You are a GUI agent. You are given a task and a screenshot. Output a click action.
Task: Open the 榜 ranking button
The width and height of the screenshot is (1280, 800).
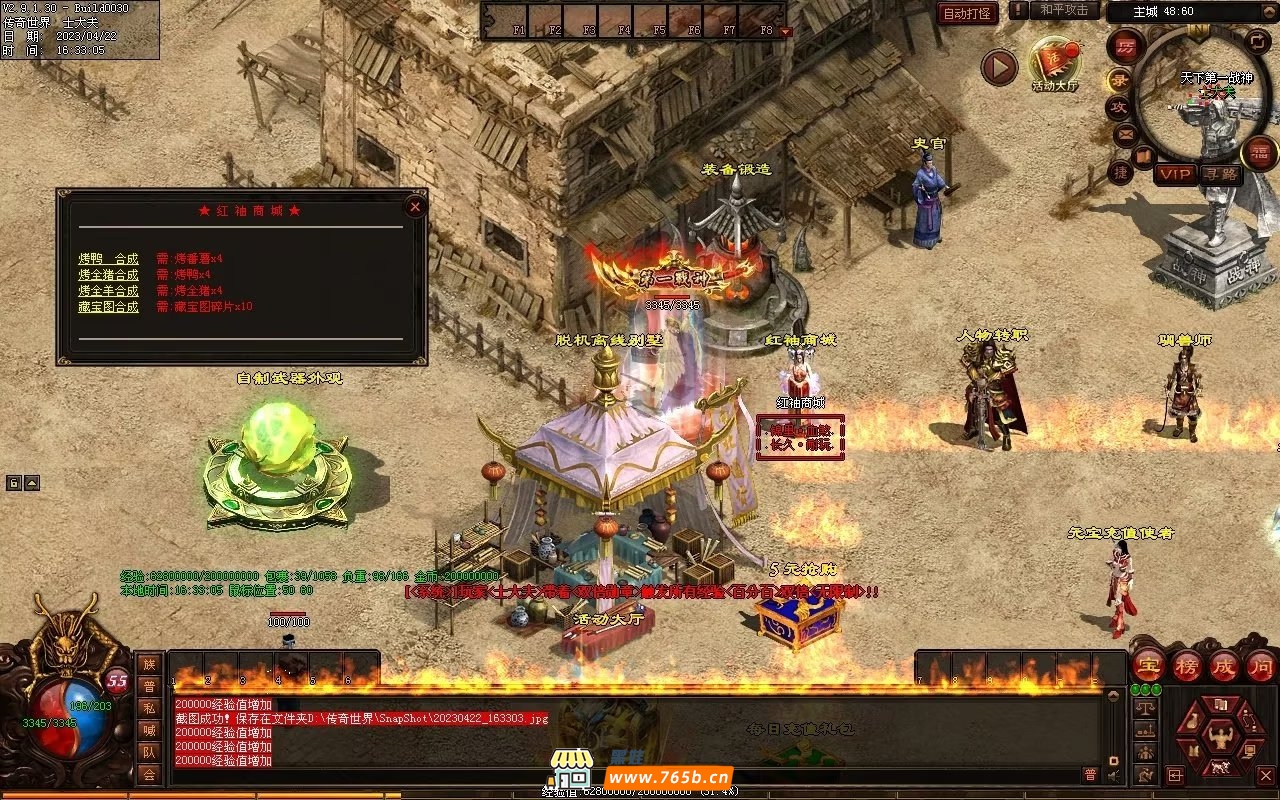pyautogui.click(x=1187, y=665)
